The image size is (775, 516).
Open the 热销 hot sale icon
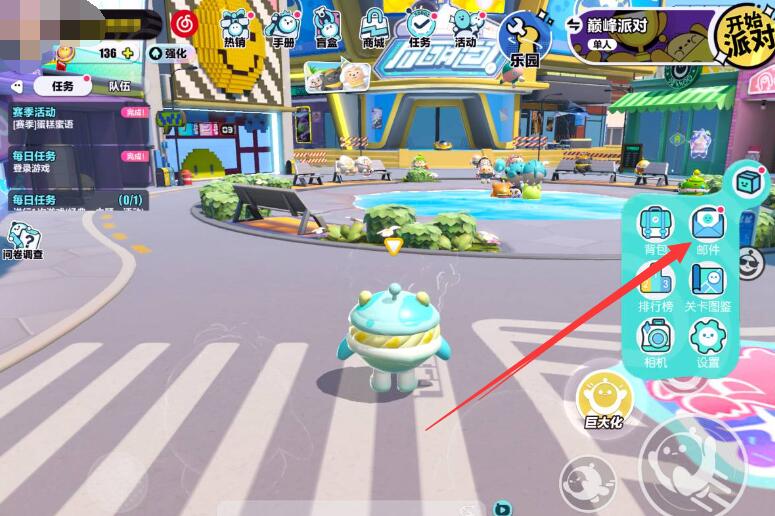(236, 26)
